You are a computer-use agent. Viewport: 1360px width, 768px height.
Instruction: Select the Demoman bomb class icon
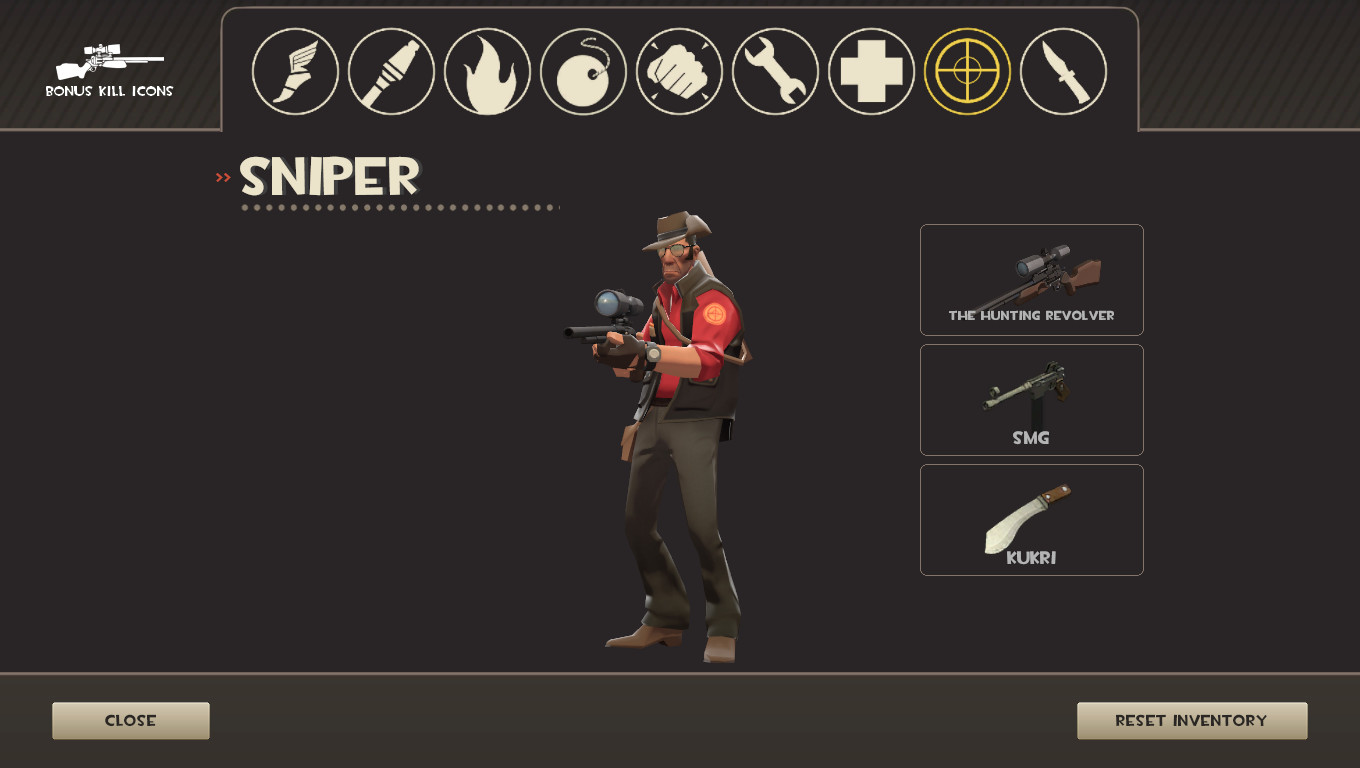tap(583, 71)
